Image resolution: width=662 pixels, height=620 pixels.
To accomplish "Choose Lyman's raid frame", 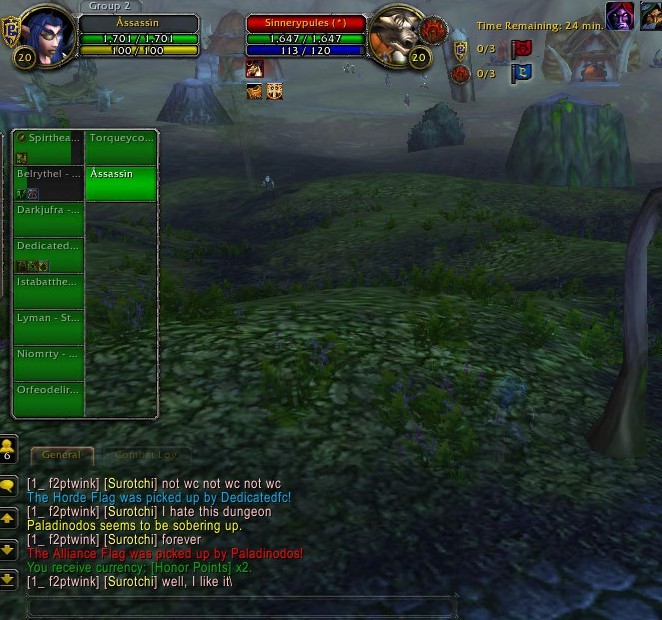I will tap(48, 327).
